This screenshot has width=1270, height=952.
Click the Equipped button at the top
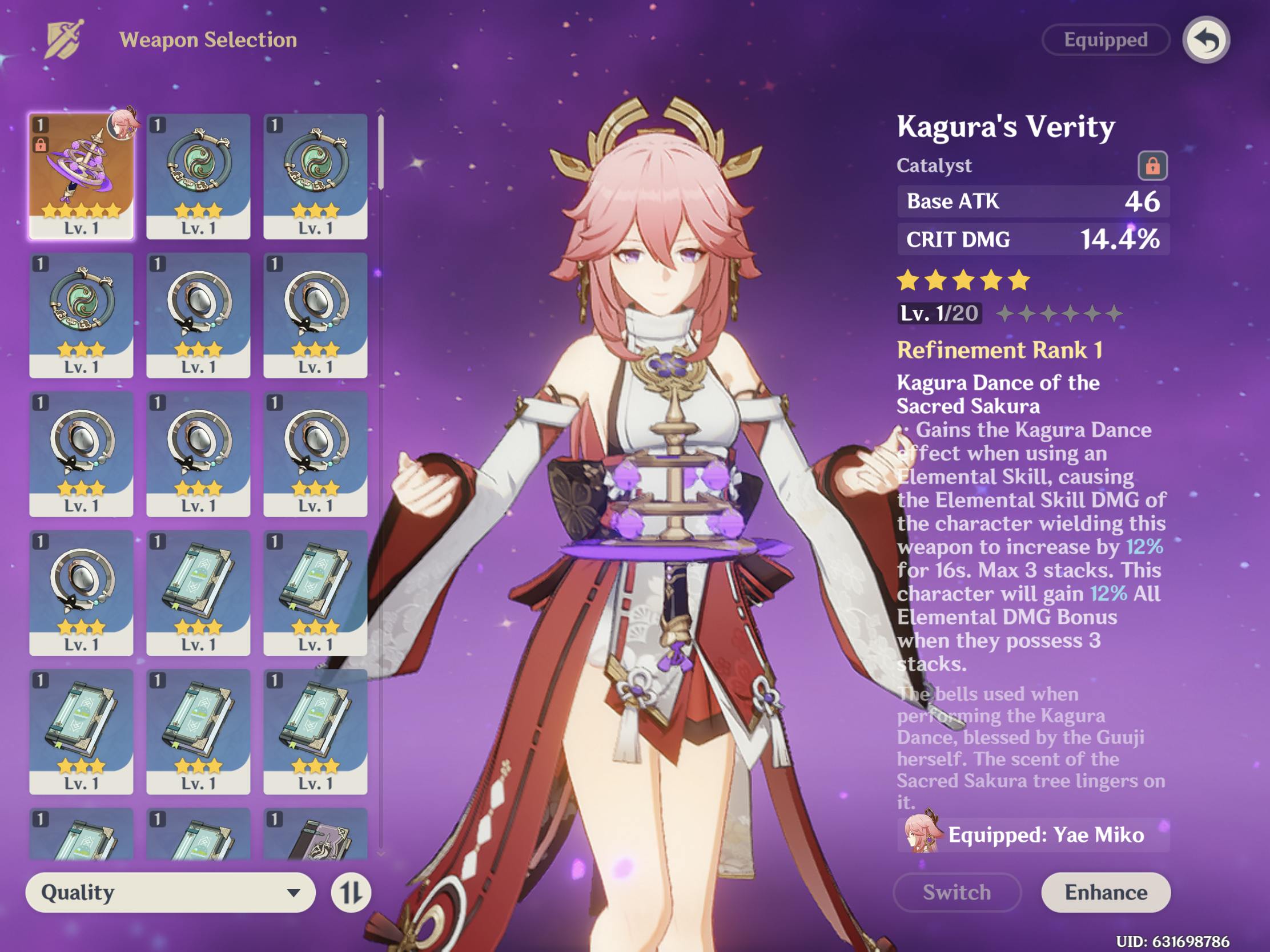(1105, 39)
